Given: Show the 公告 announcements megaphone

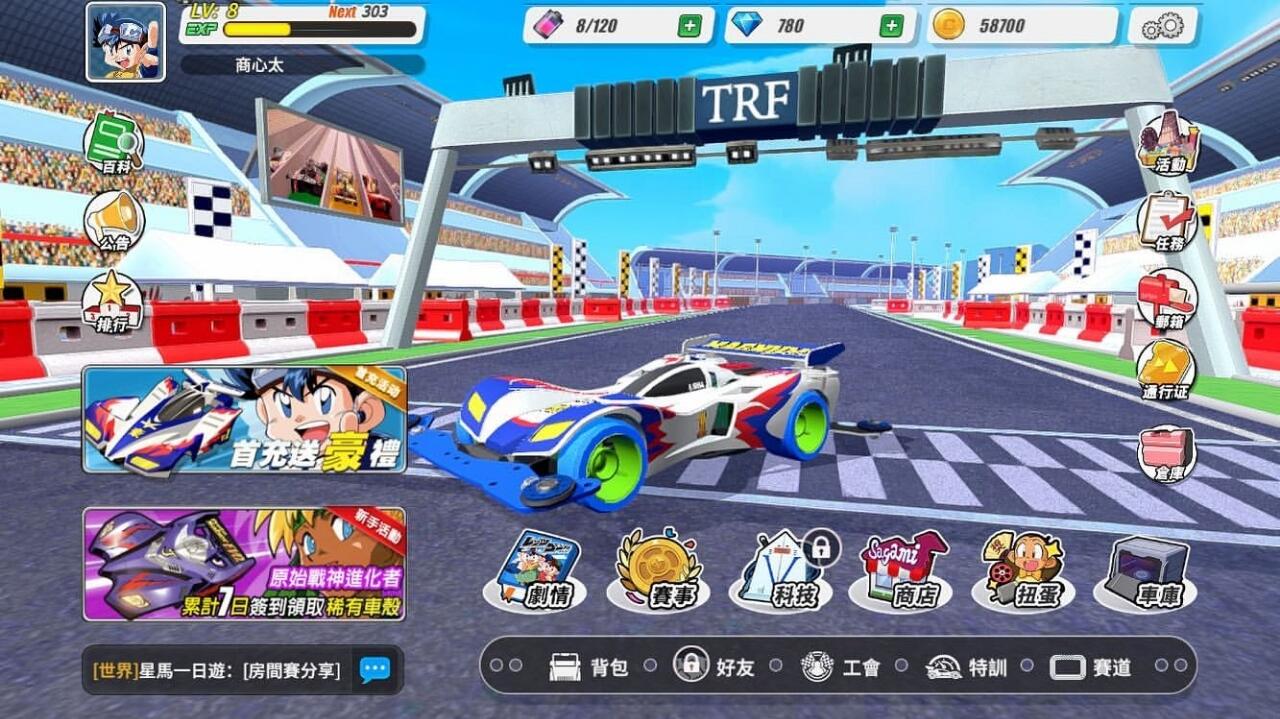Looking at the screenshot, I should click(x=113, y=221).
